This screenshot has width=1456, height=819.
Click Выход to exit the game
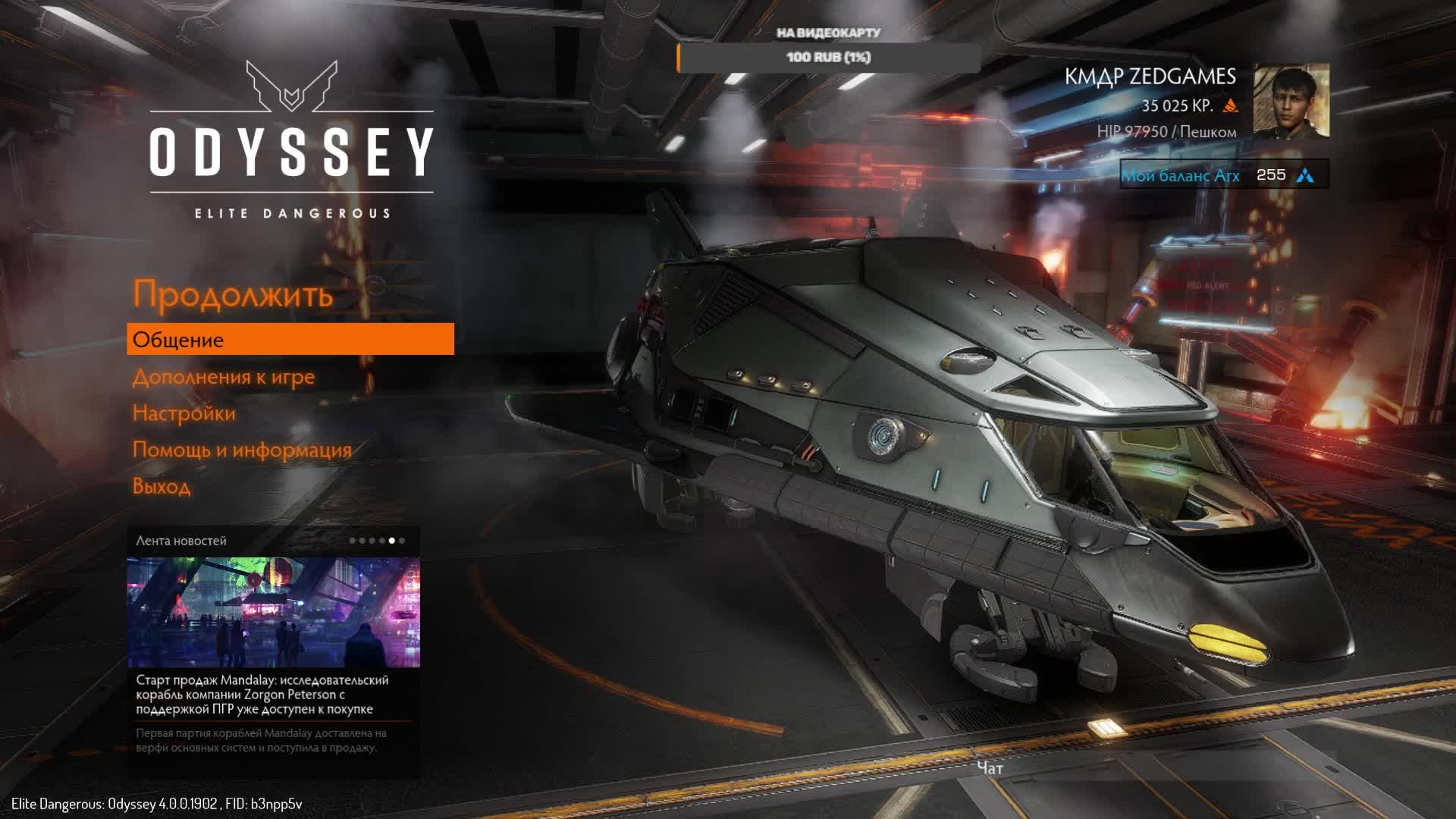pyautogui.click(x=162, y=486)
